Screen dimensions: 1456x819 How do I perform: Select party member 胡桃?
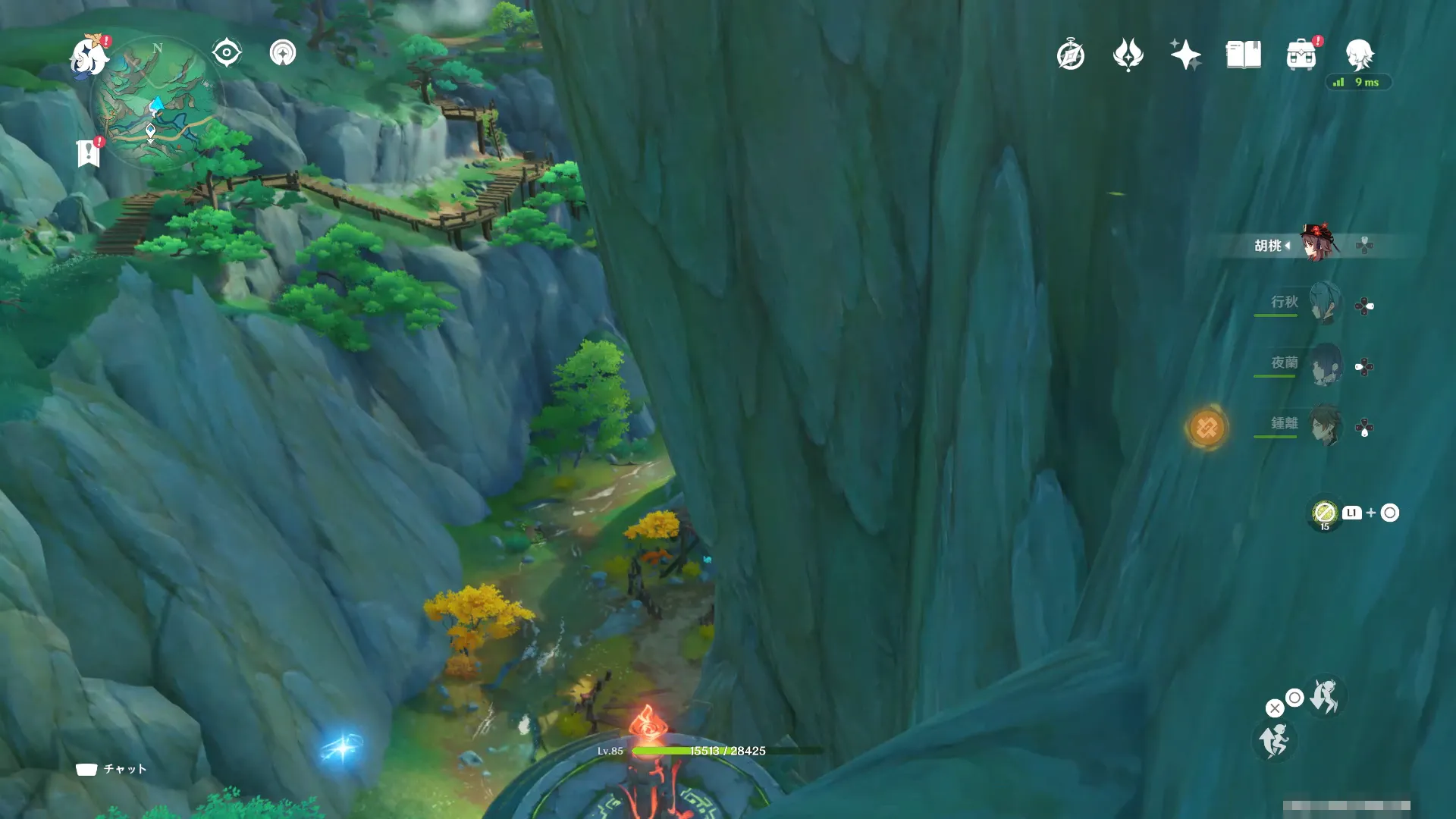pyautogui.click(x=1318, y=243)
